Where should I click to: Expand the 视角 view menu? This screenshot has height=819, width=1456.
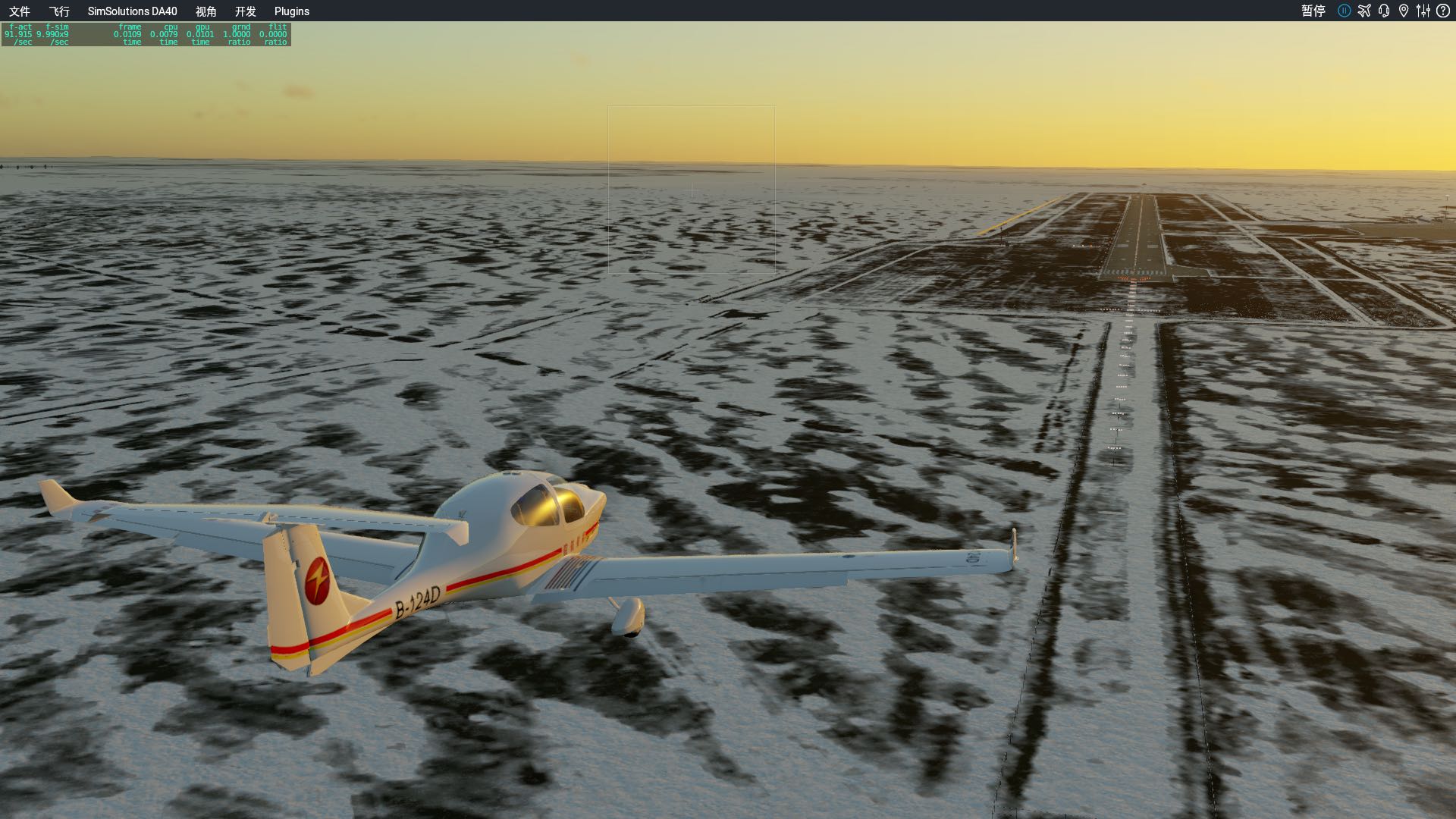point(206,11)
